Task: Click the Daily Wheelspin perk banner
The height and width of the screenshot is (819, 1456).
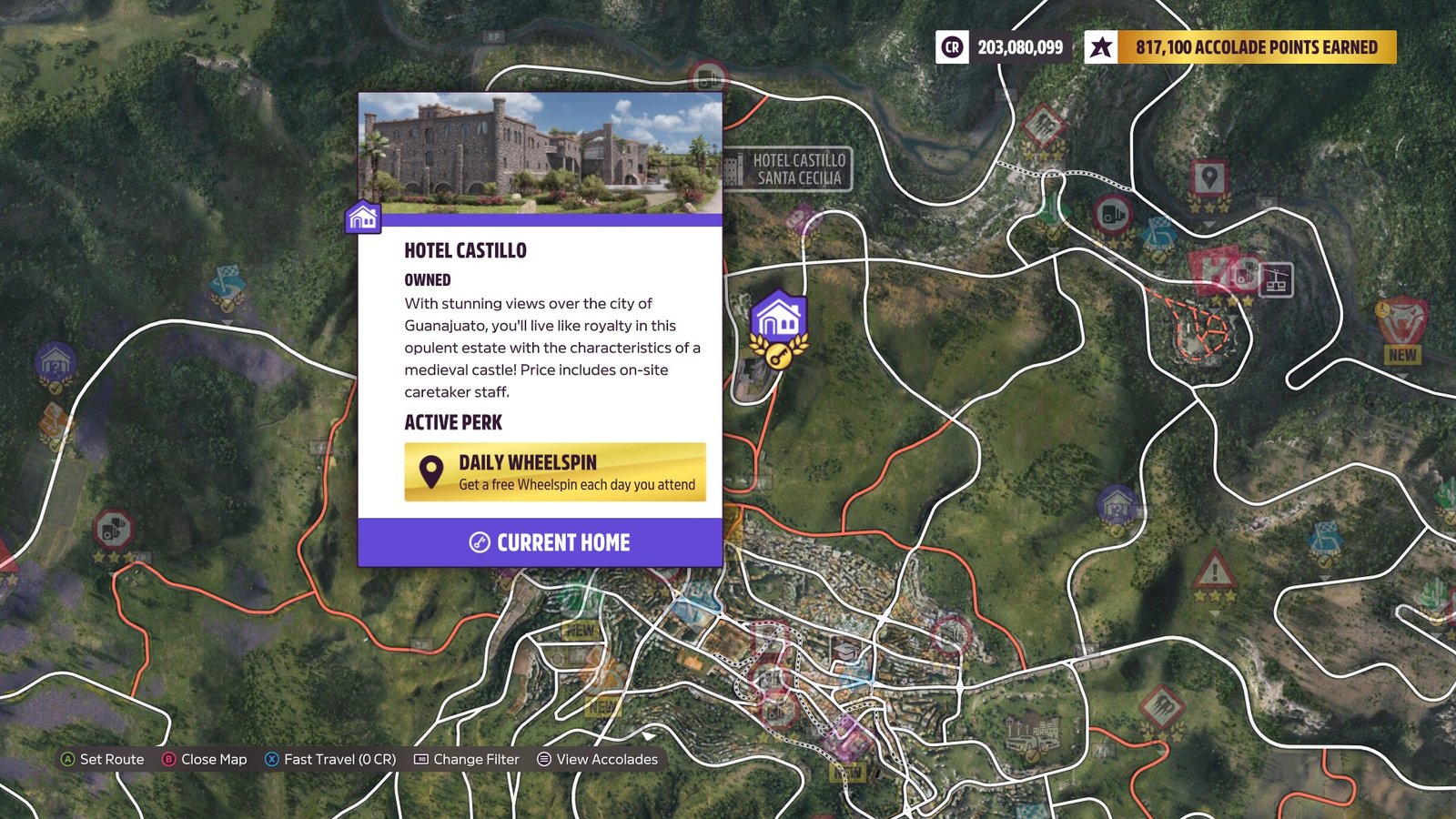Action: pyautogui.click(x=556, y=471)
